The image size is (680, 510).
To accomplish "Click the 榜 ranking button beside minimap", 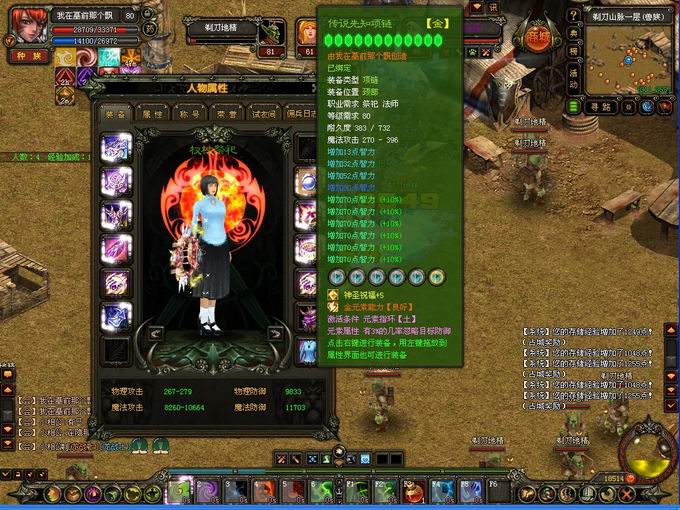I will click(x=574, y=52).
